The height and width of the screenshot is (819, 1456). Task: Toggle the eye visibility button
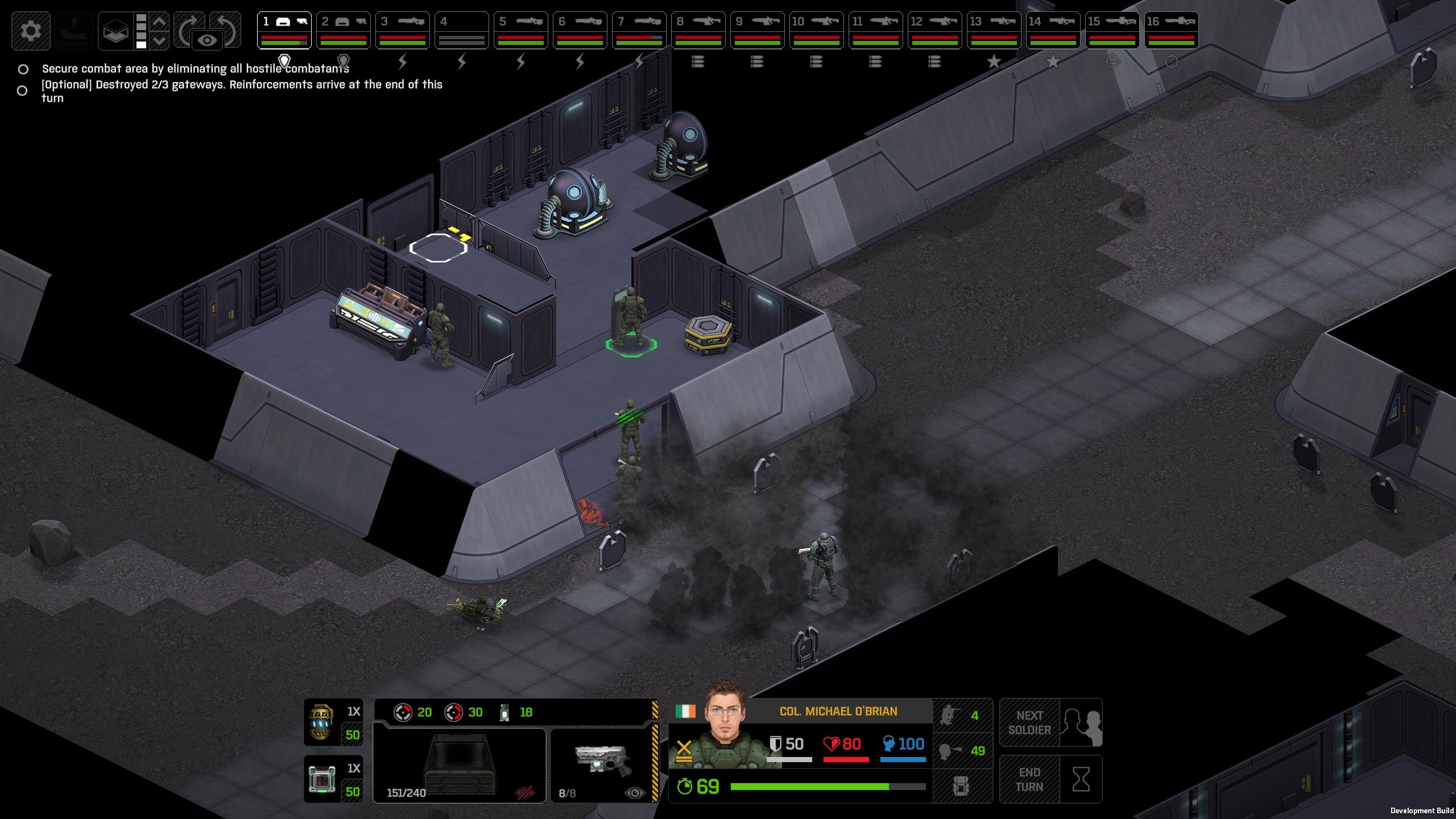[x=207, y=40]
